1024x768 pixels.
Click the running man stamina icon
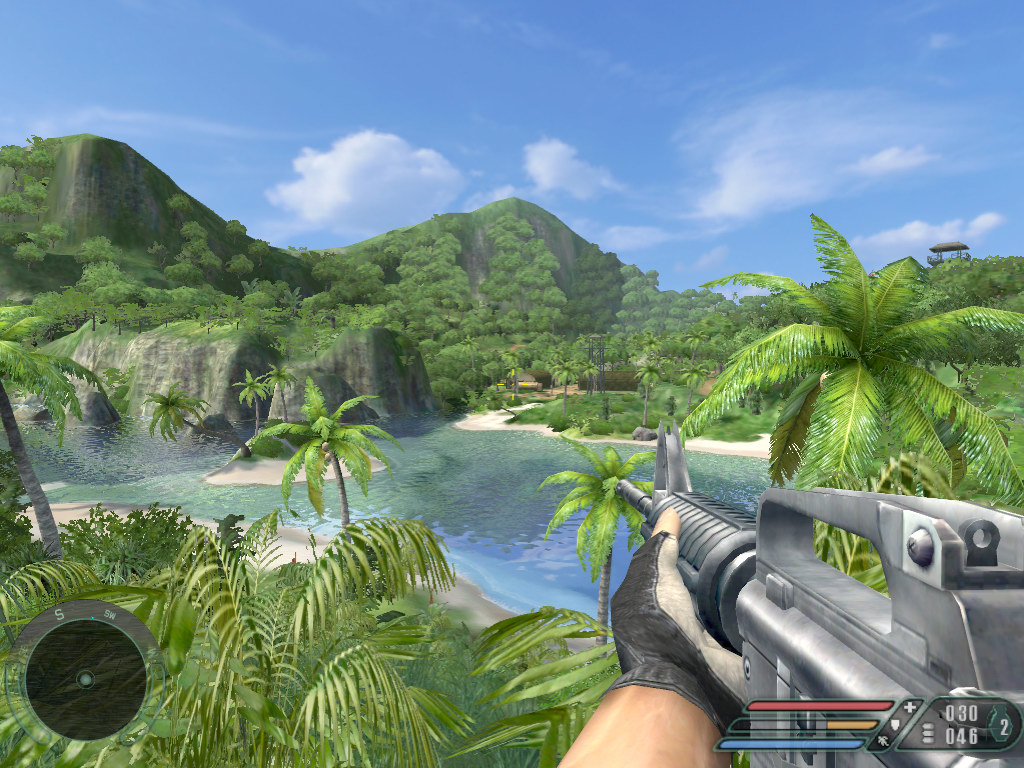882,741
